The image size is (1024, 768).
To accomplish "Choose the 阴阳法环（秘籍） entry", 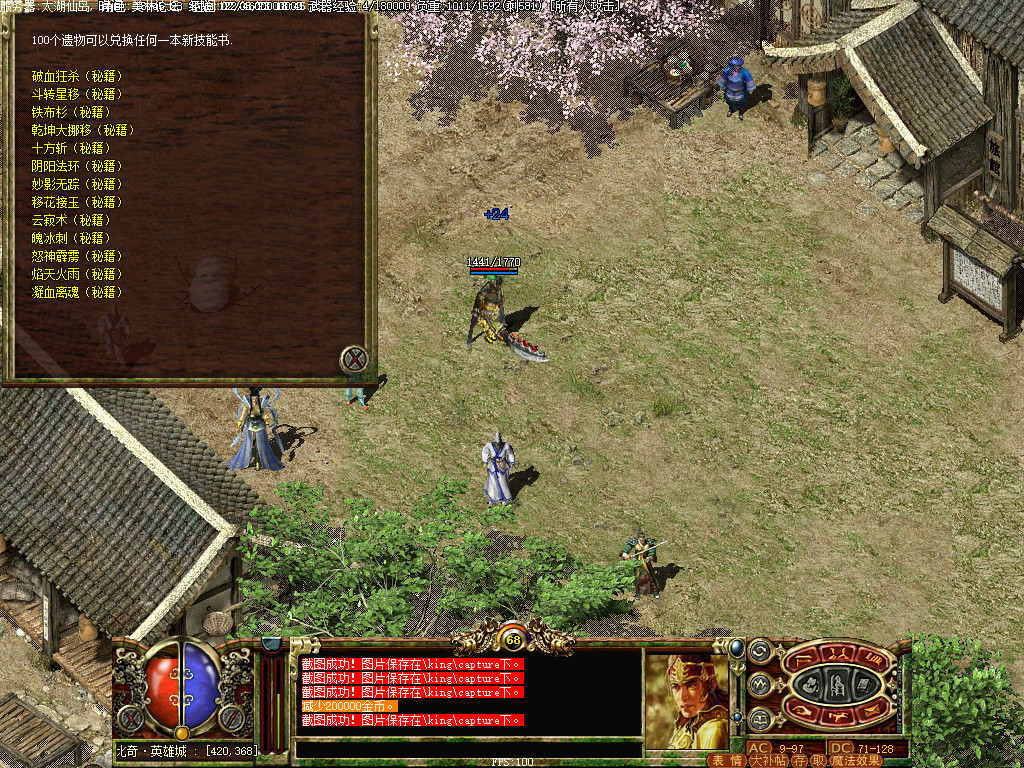I will (x=76, y=166).
